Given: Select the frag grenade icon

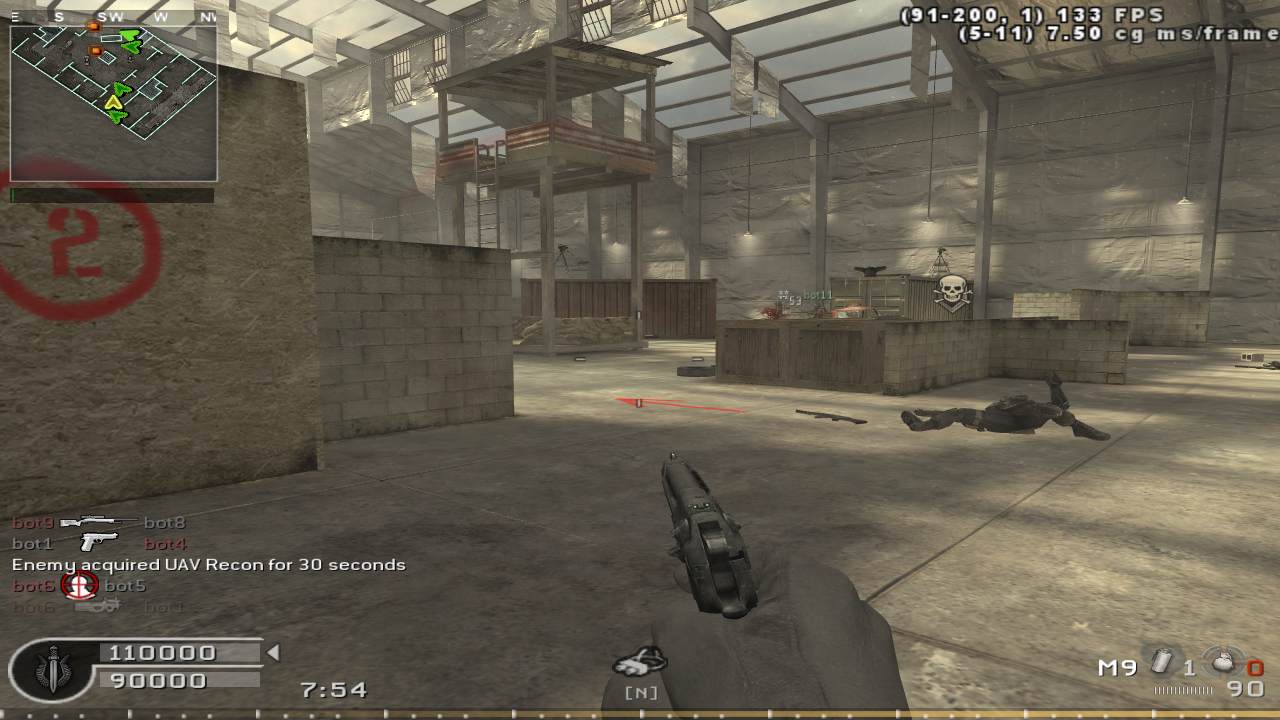Looking at the screenshot, I should click(x=1222, y=663).
